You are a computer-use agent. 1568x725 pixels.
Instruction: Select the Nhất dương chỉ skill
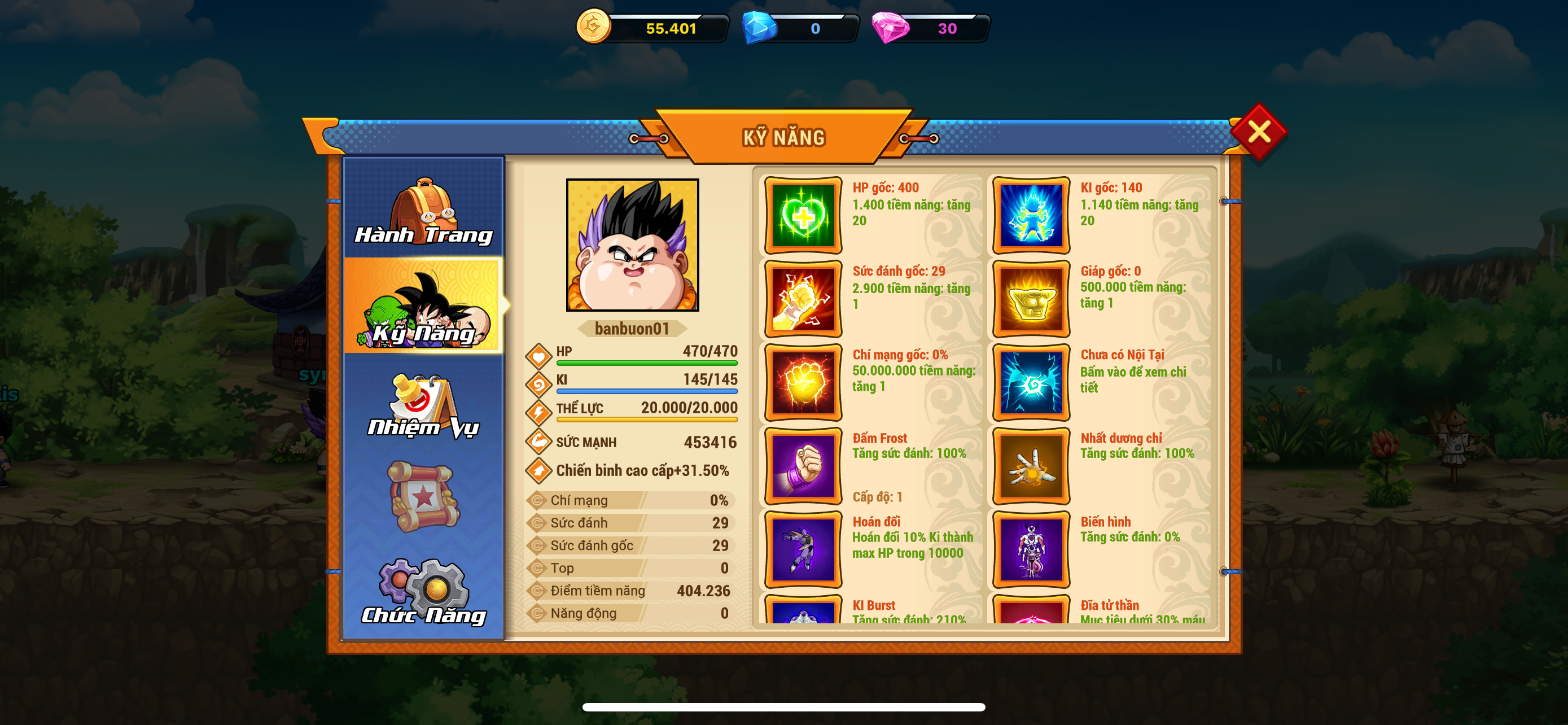tap(1031, 466)
